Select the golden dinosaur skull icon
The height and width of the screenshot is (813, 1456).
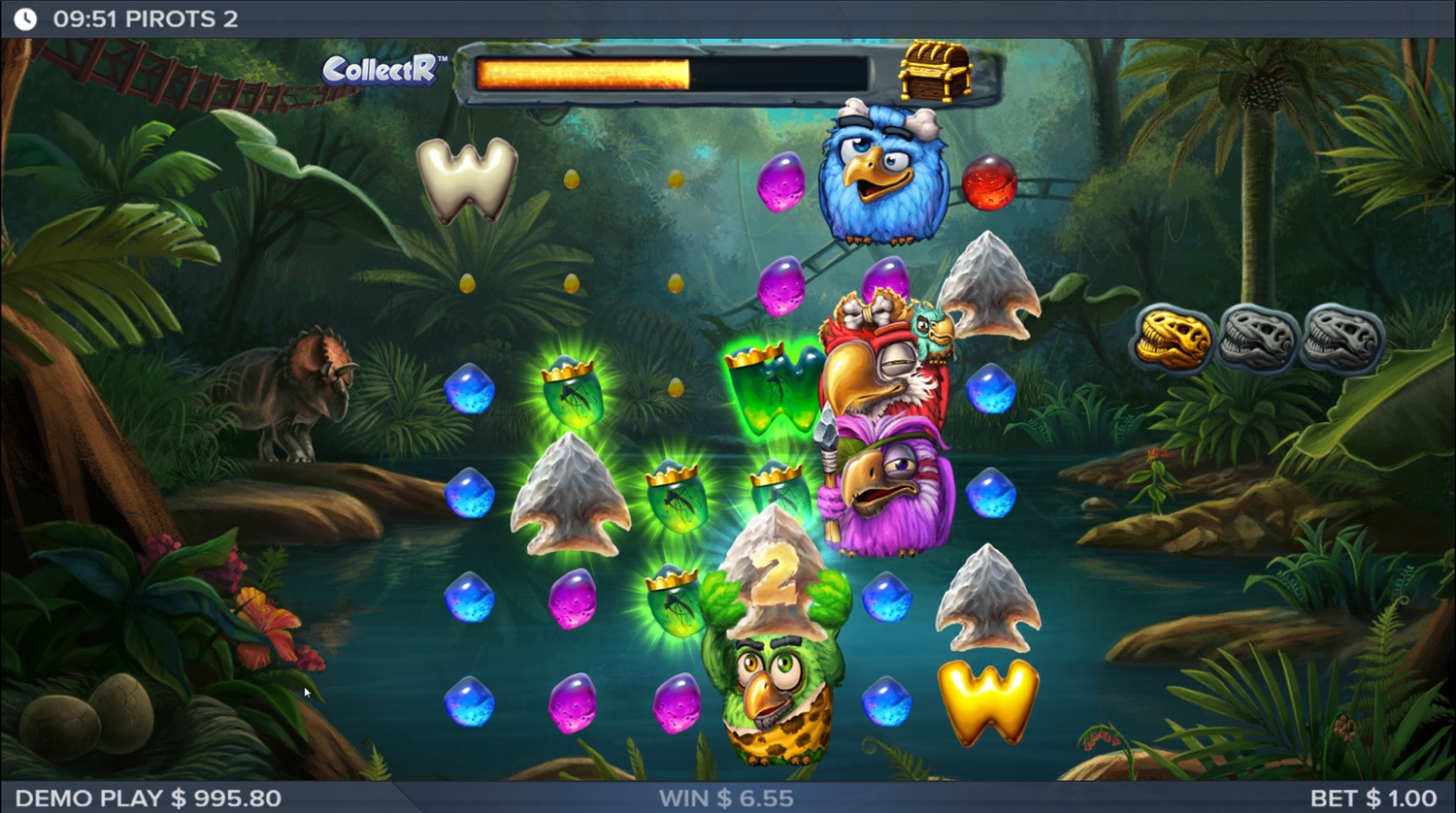(x=1173, y=339)
